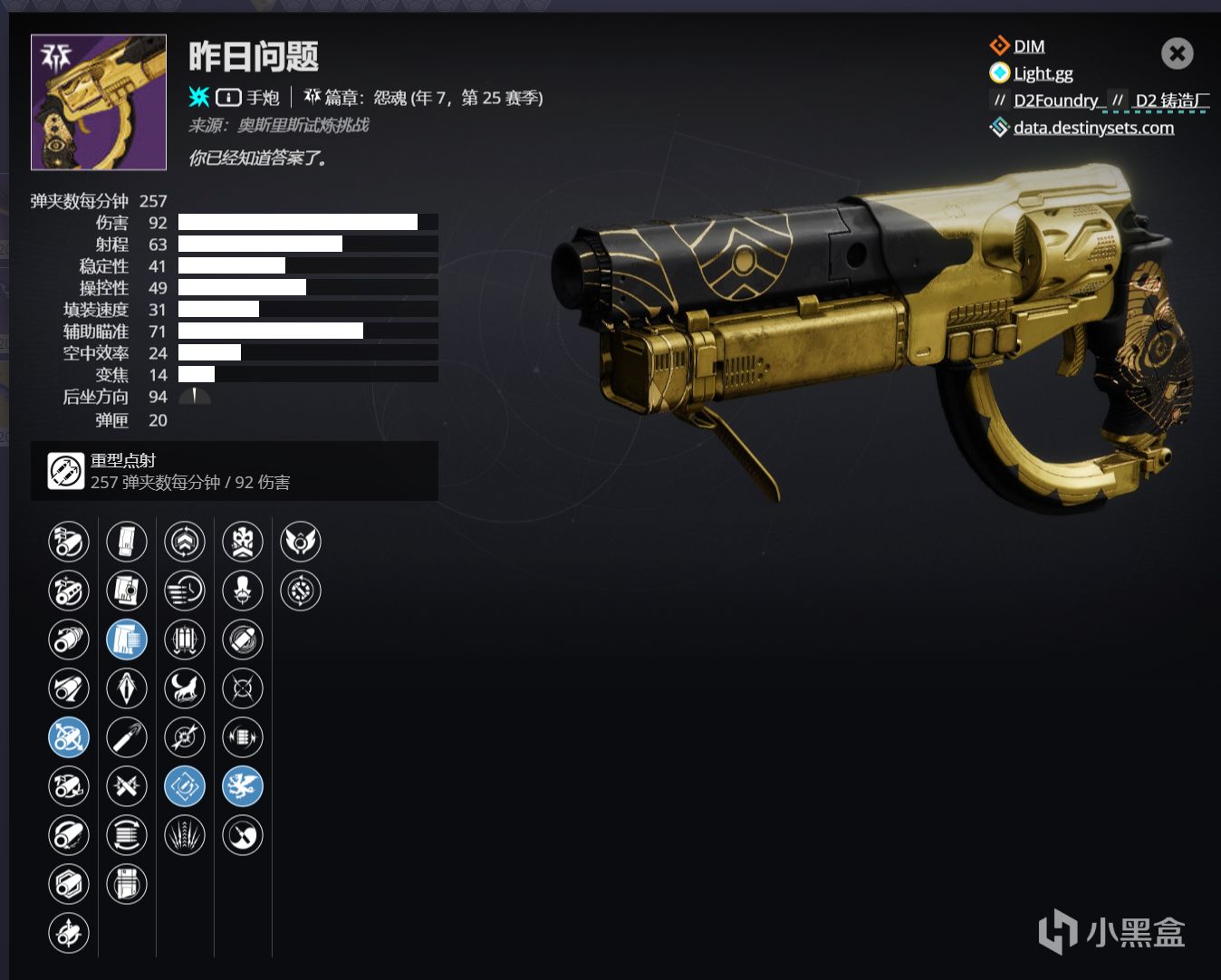This screenshot has width=1221, height=980.
Task: Choose the highlighted magnet diamond perk
Action: point(185,786)
